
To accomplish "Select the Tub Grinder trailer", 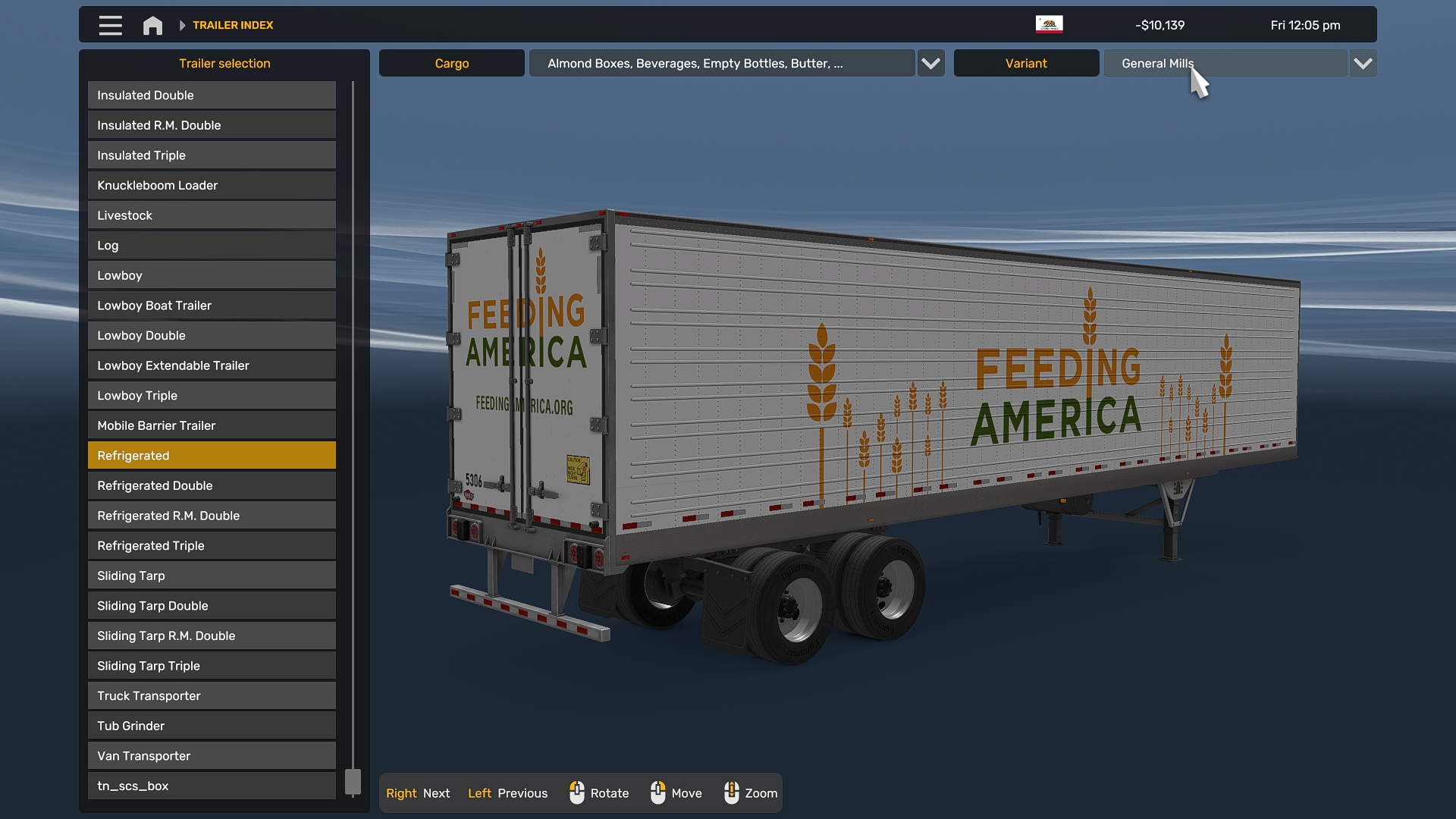I will point(212,726).
